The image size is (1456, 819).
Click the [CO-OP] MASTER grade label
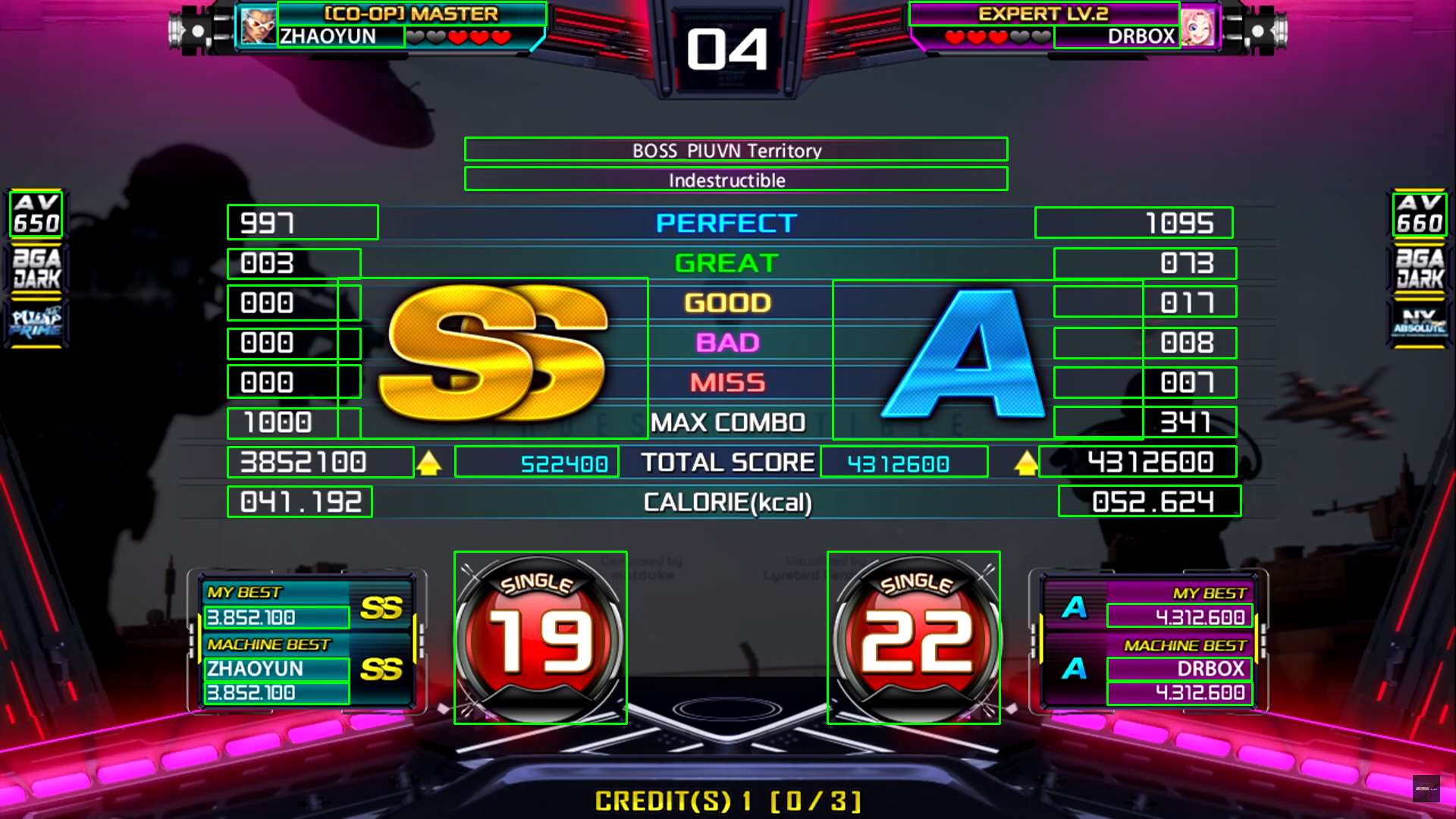410,13
